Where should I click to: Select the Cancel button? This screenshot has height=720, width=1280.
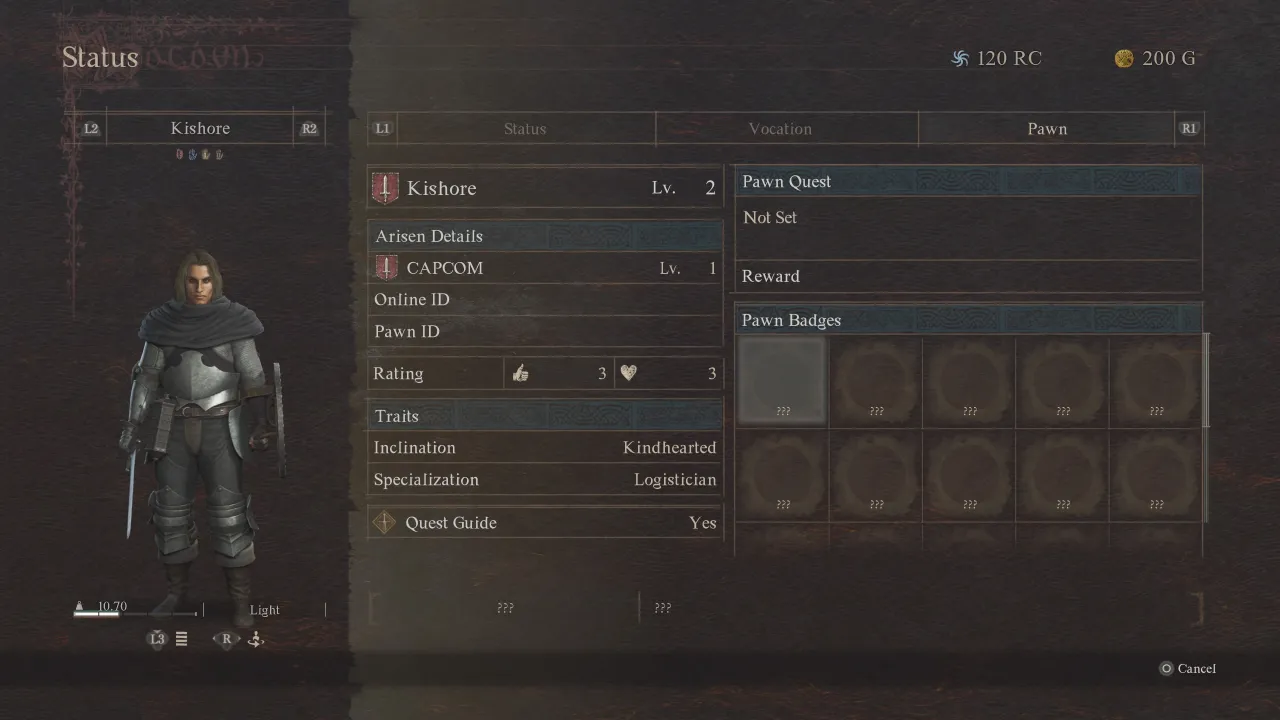[1188, 668]
